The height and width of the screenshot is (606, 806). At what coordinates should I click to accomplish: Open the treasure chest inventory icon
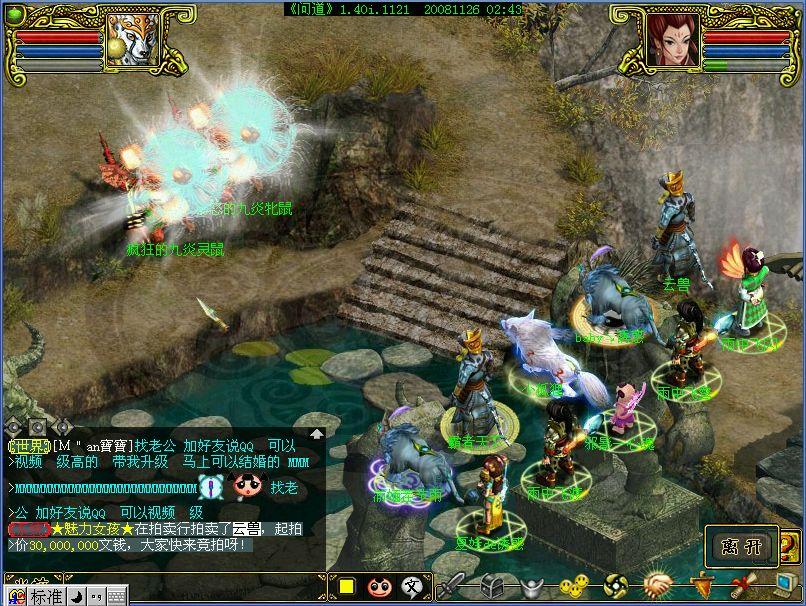click(491, 587)
